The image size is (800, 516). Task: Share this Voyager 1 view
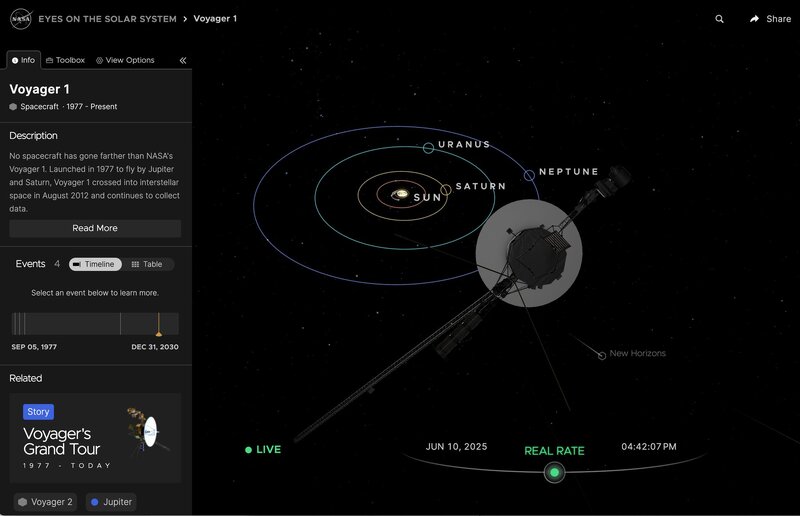click(770, 19)
